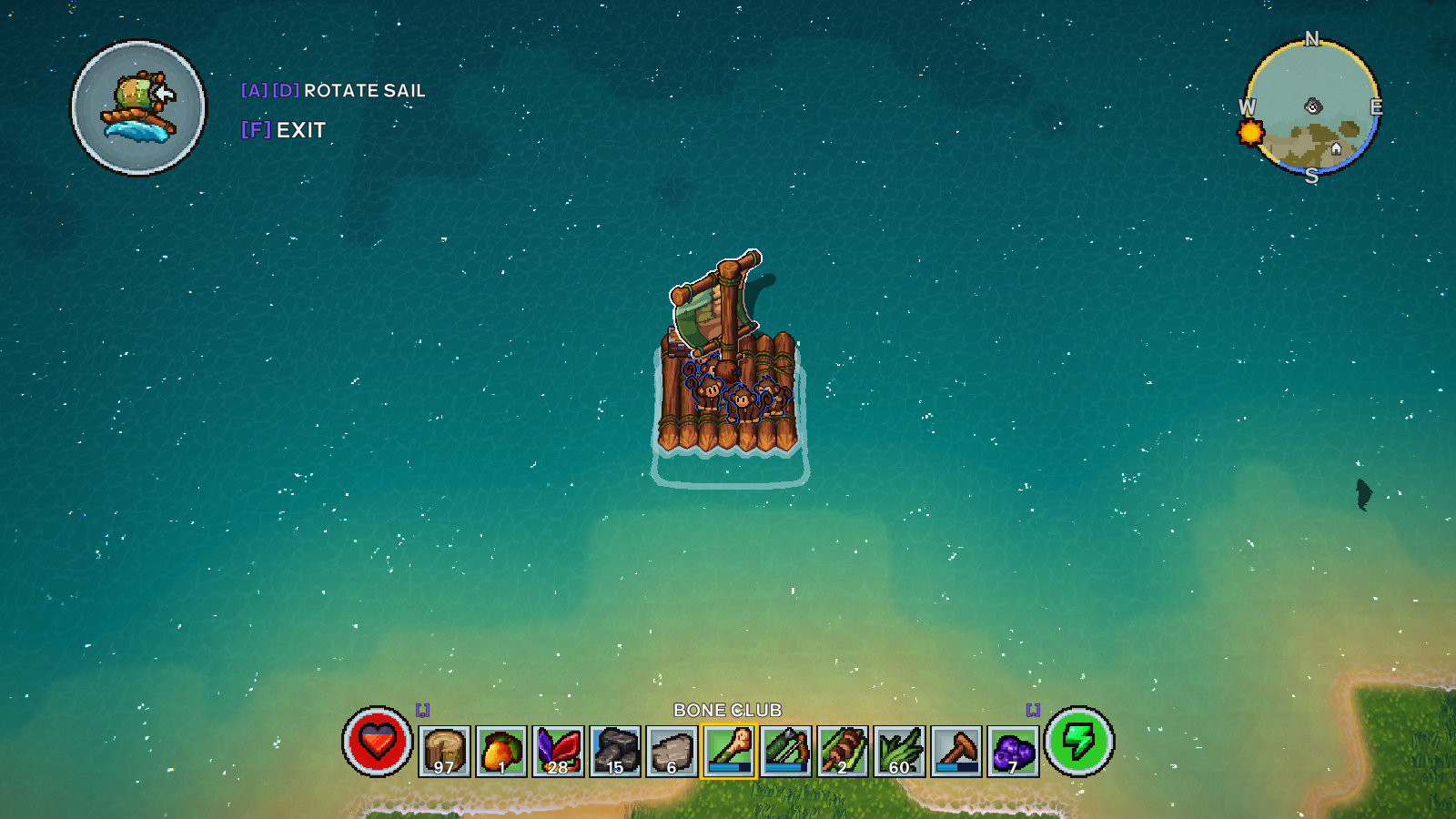
Task: Click the compass minimap
Action: [x=1311, y=107]
